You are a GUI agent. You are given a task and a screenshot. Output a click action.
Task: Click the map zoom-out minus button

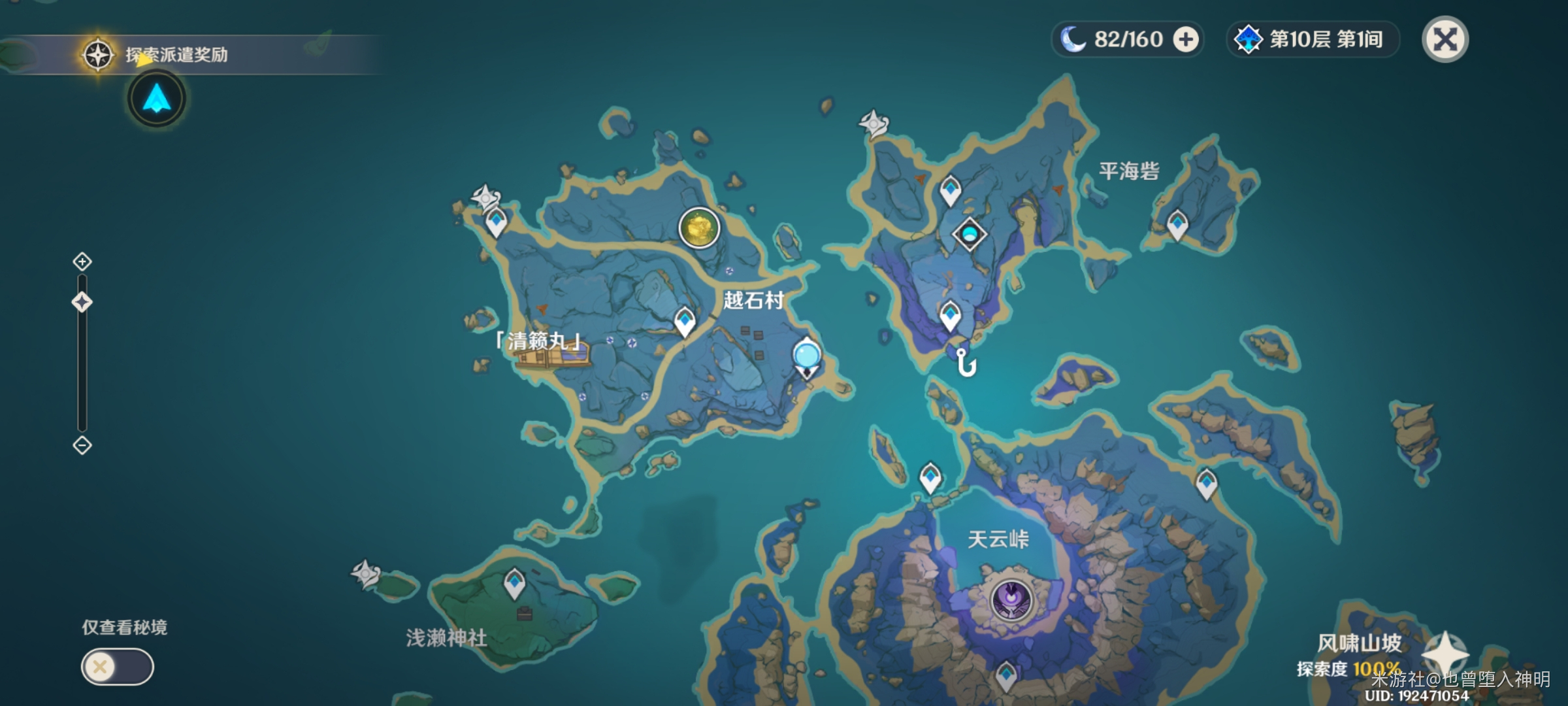pos(82,446)
